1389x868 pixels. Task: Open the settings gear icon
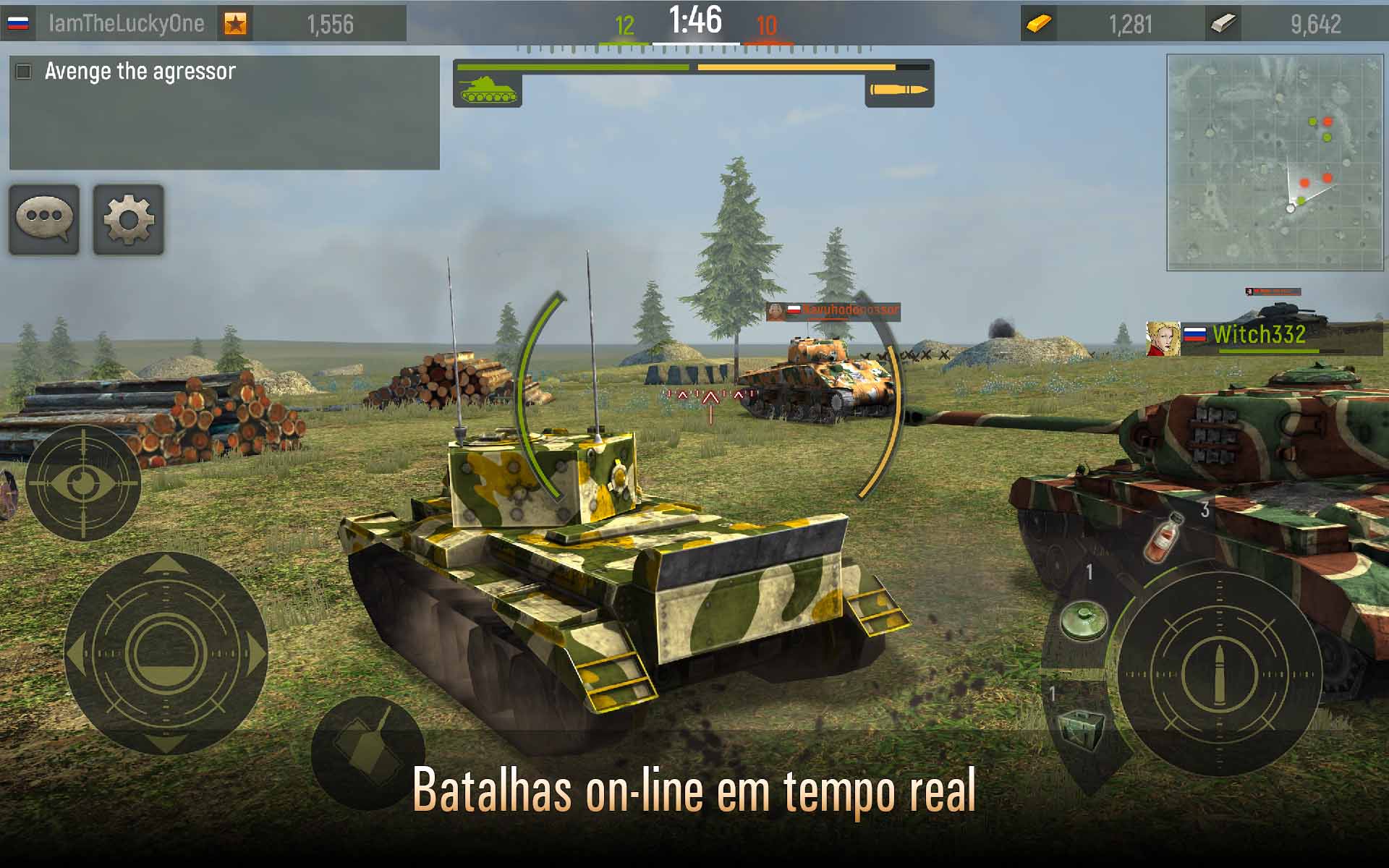pyautogui.click(x=129, y=221)
